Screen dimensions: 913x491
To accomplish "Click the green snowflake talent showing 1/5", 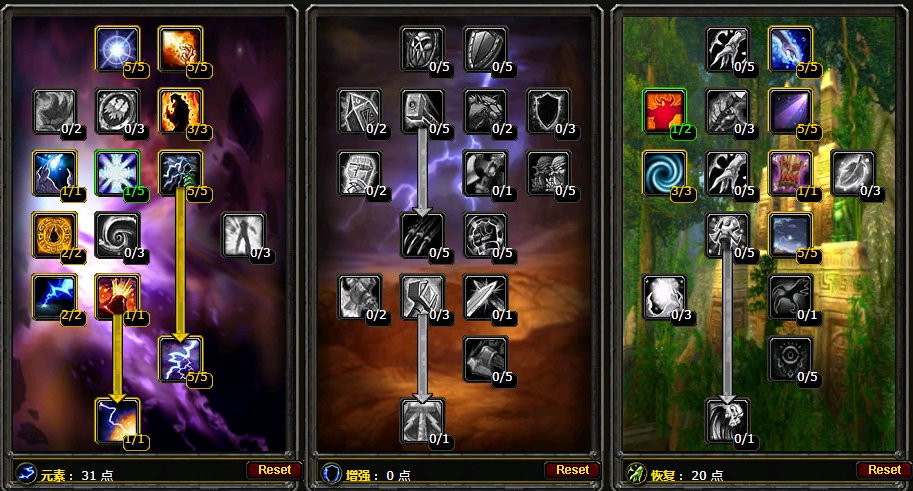I will tap(117, 172).
